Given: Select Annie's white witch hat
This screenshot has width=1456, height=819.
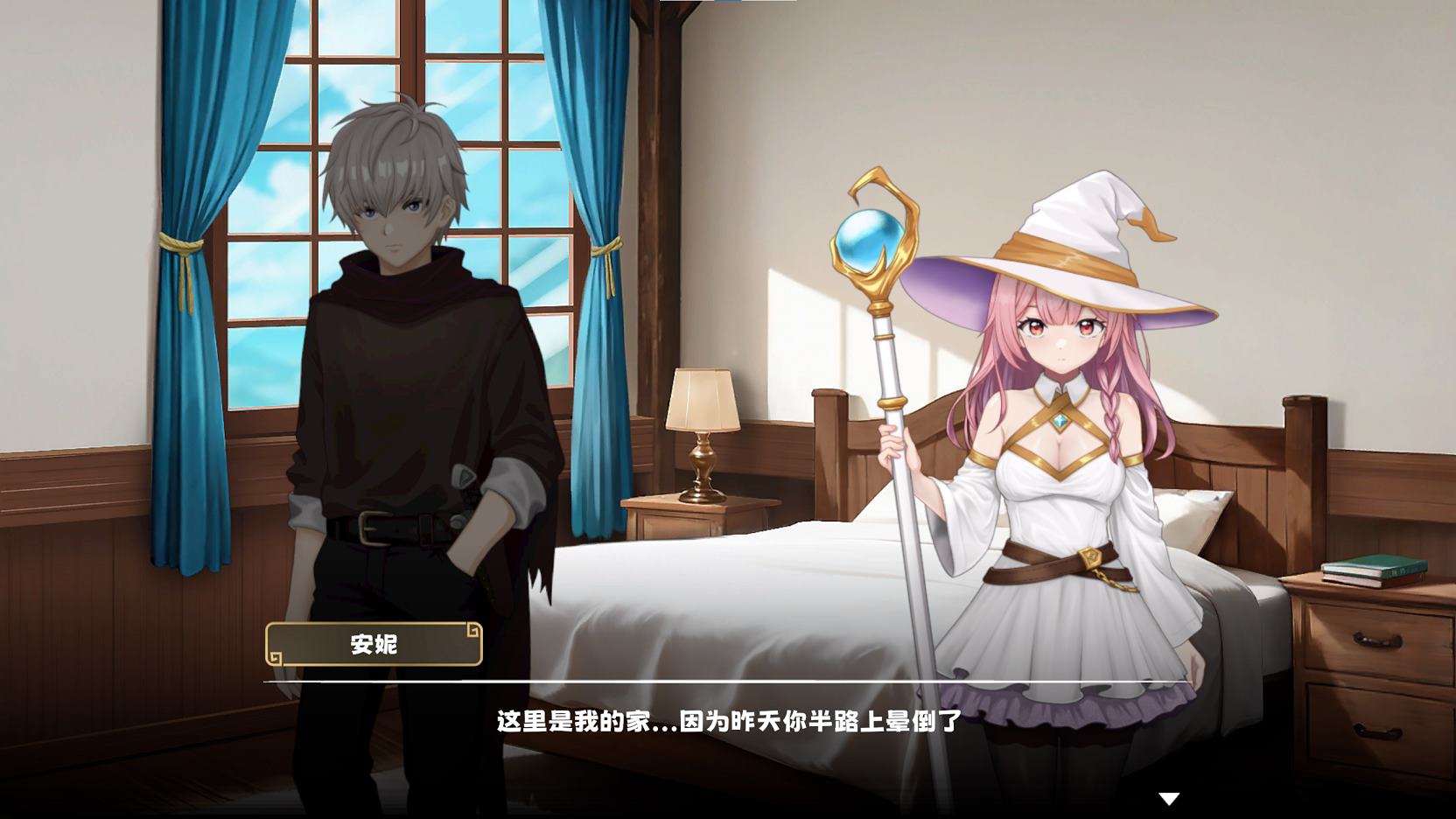Looking at the screenshot, I should (x=1076, y=236).
